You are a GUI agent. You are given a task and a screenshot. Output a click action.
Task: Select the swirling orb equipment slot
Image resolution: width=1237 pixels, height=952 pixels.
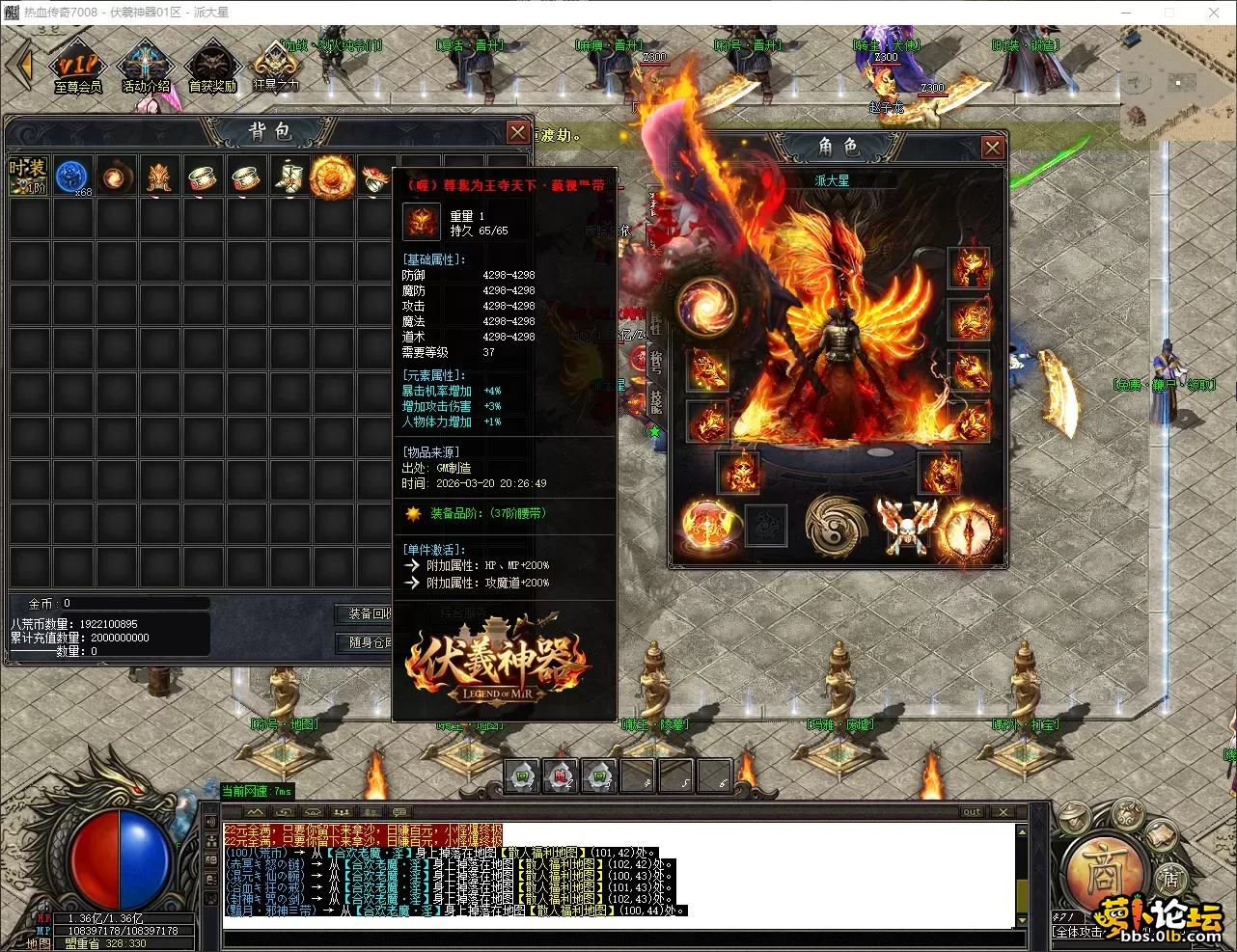(x=707, y=306)
